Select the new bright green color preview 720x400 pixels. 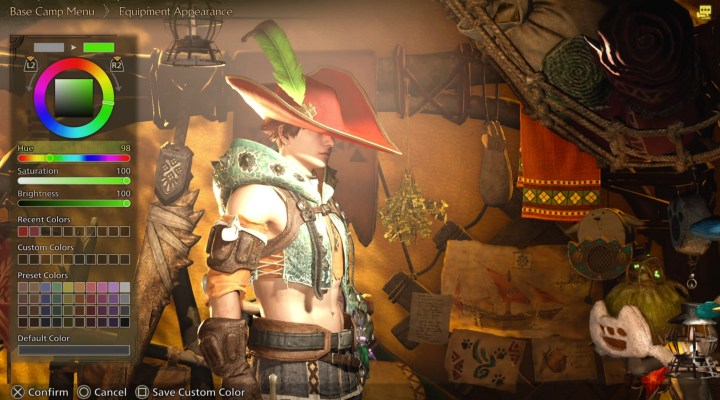point(99,47)
